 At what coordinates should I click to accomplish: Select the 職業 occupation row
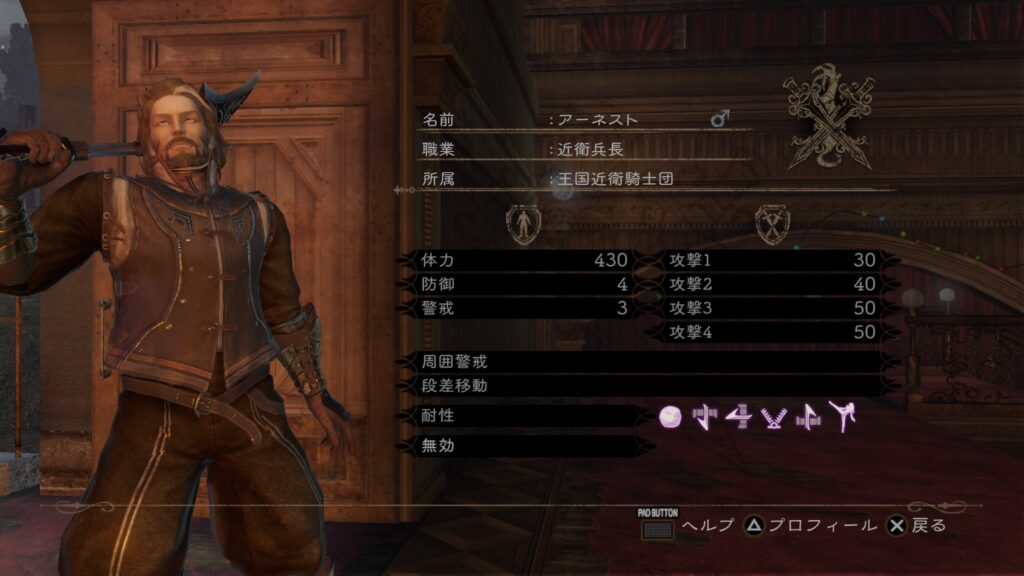pos(580,150)
